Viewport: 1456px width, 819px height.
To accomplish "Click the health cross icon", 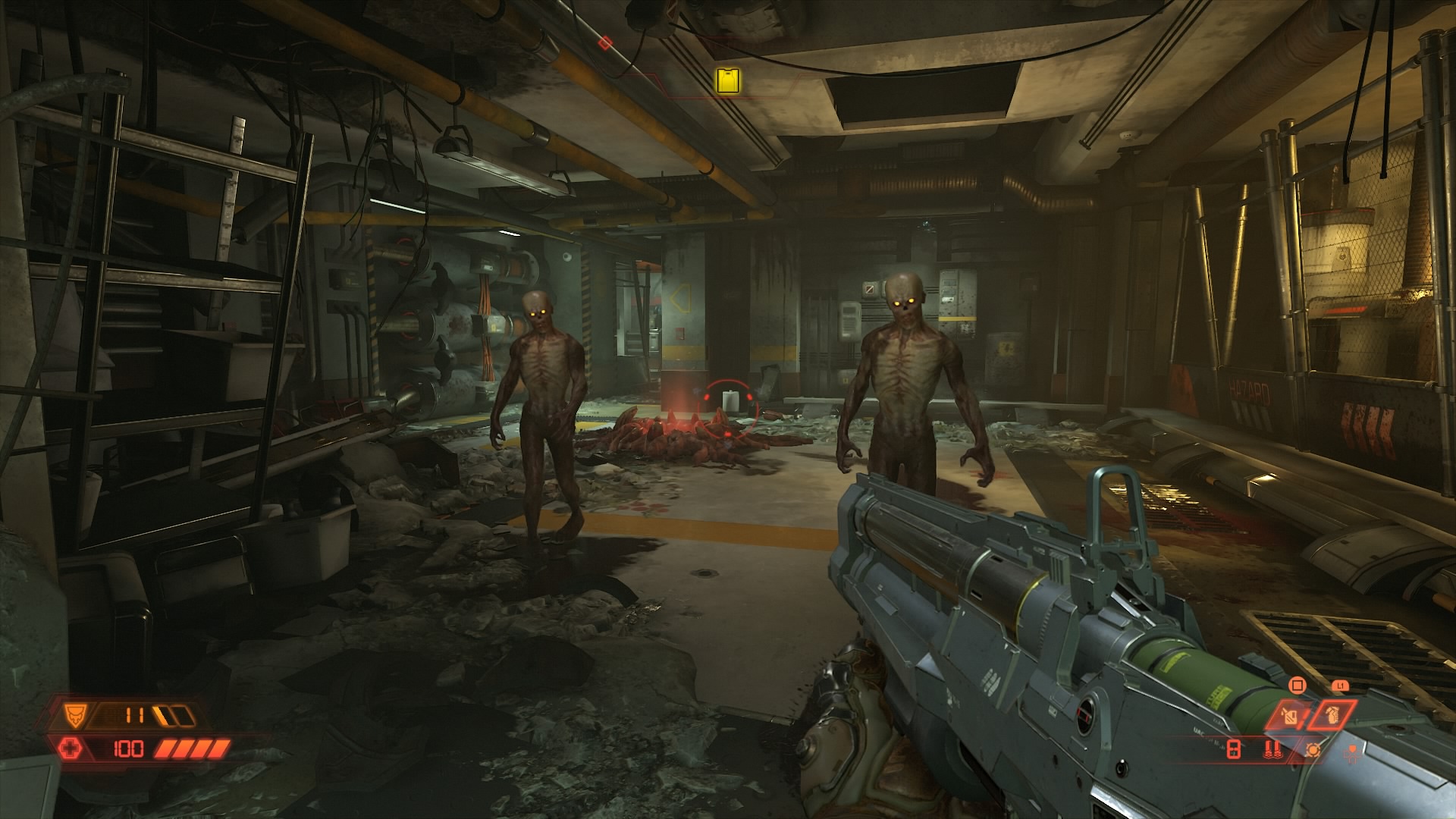I will click(69, 749).
